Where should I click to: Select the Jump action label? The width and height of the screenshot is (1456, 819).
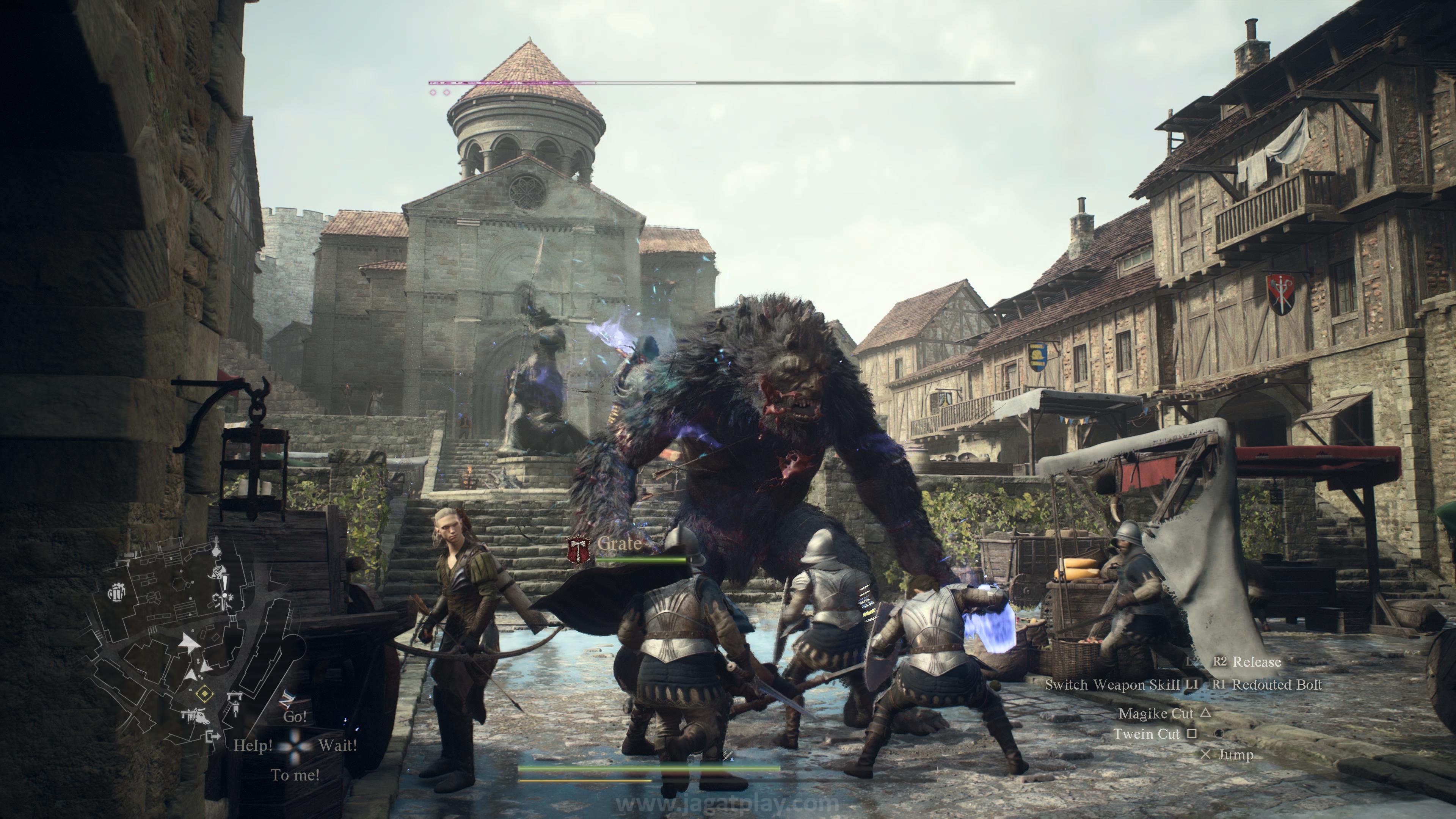(x=1235, y=755)
